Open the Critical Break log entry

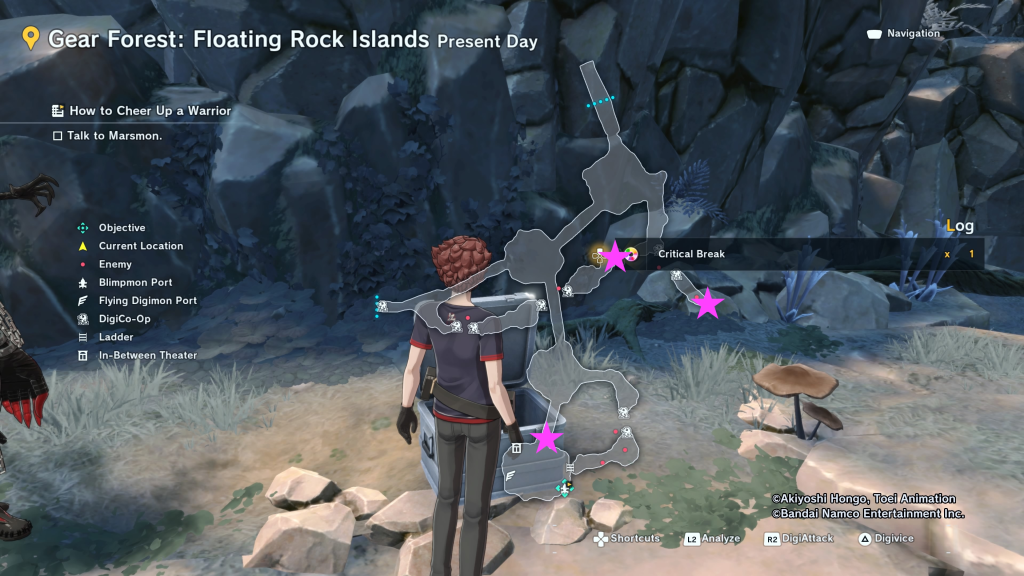691,254
